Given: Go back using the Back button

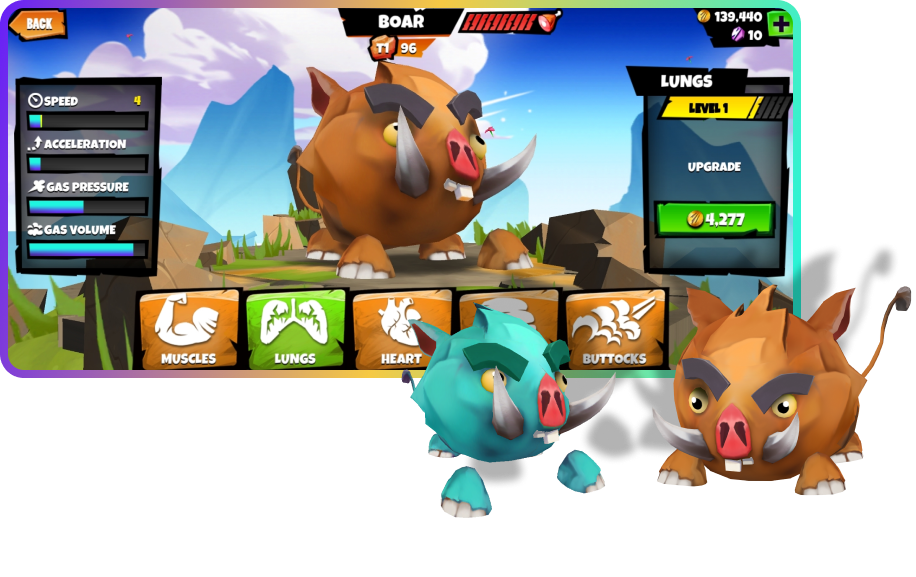Looking at the screenshot, I should pyautogui.click(x=38, y=24).
